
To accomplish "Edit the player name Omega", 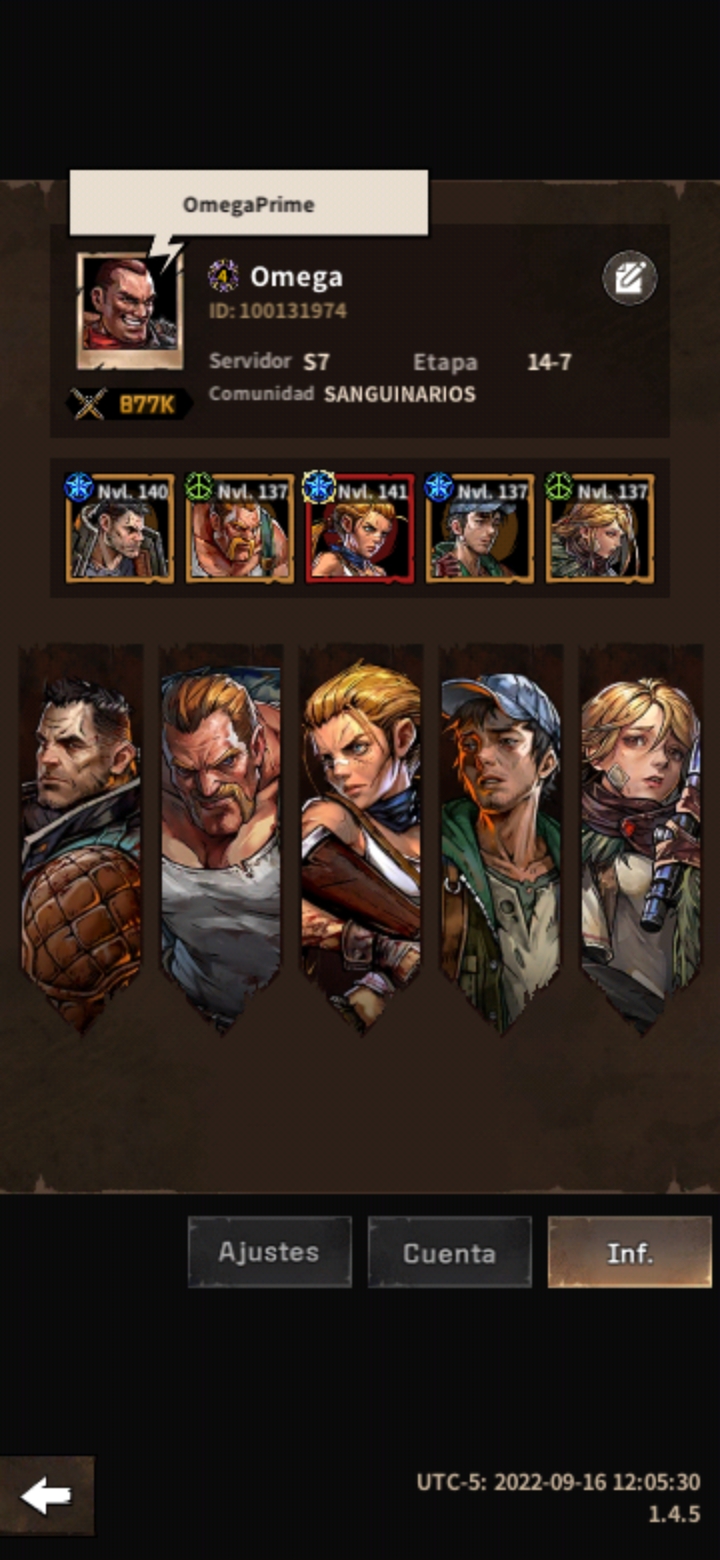I will (629, 278).
